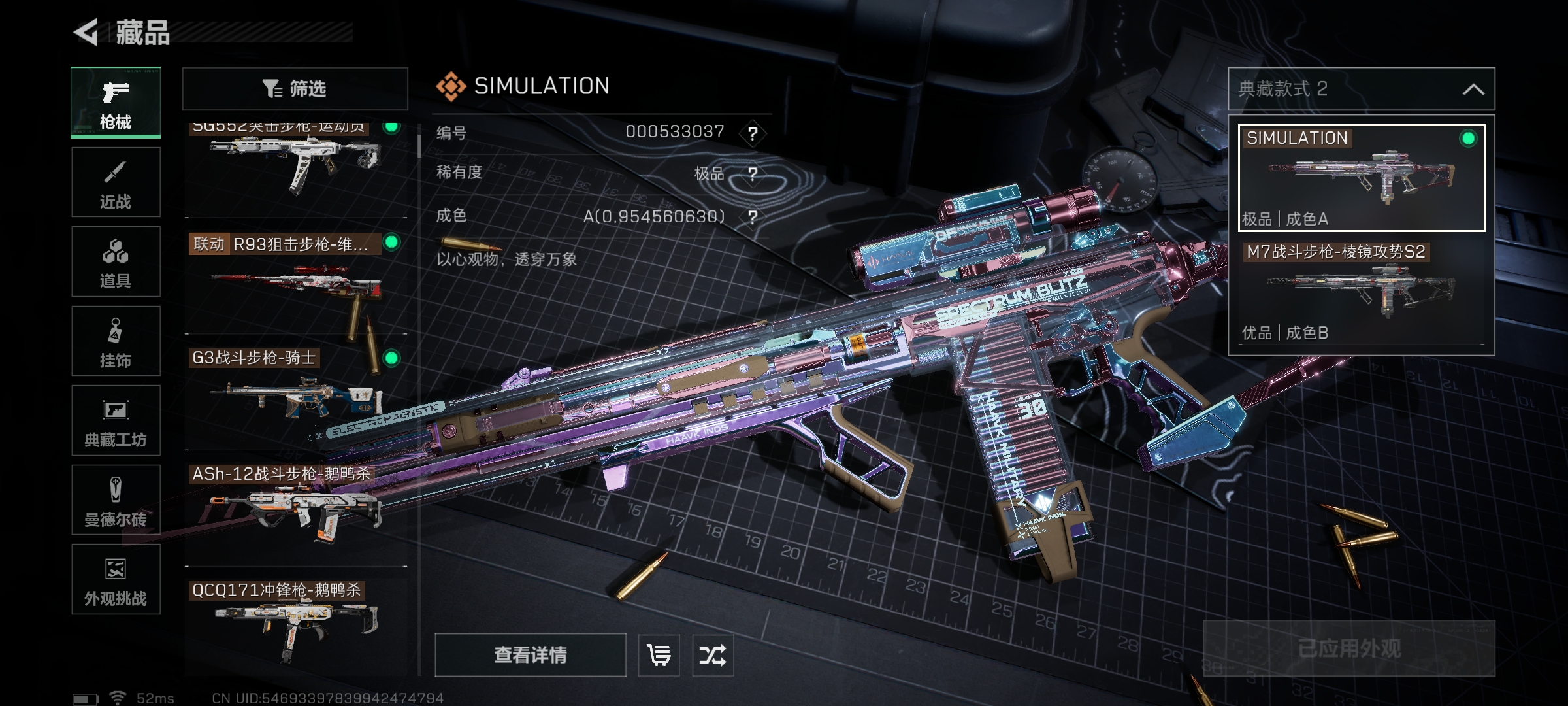Open the list-and-cart icon button

coord(659,655)
